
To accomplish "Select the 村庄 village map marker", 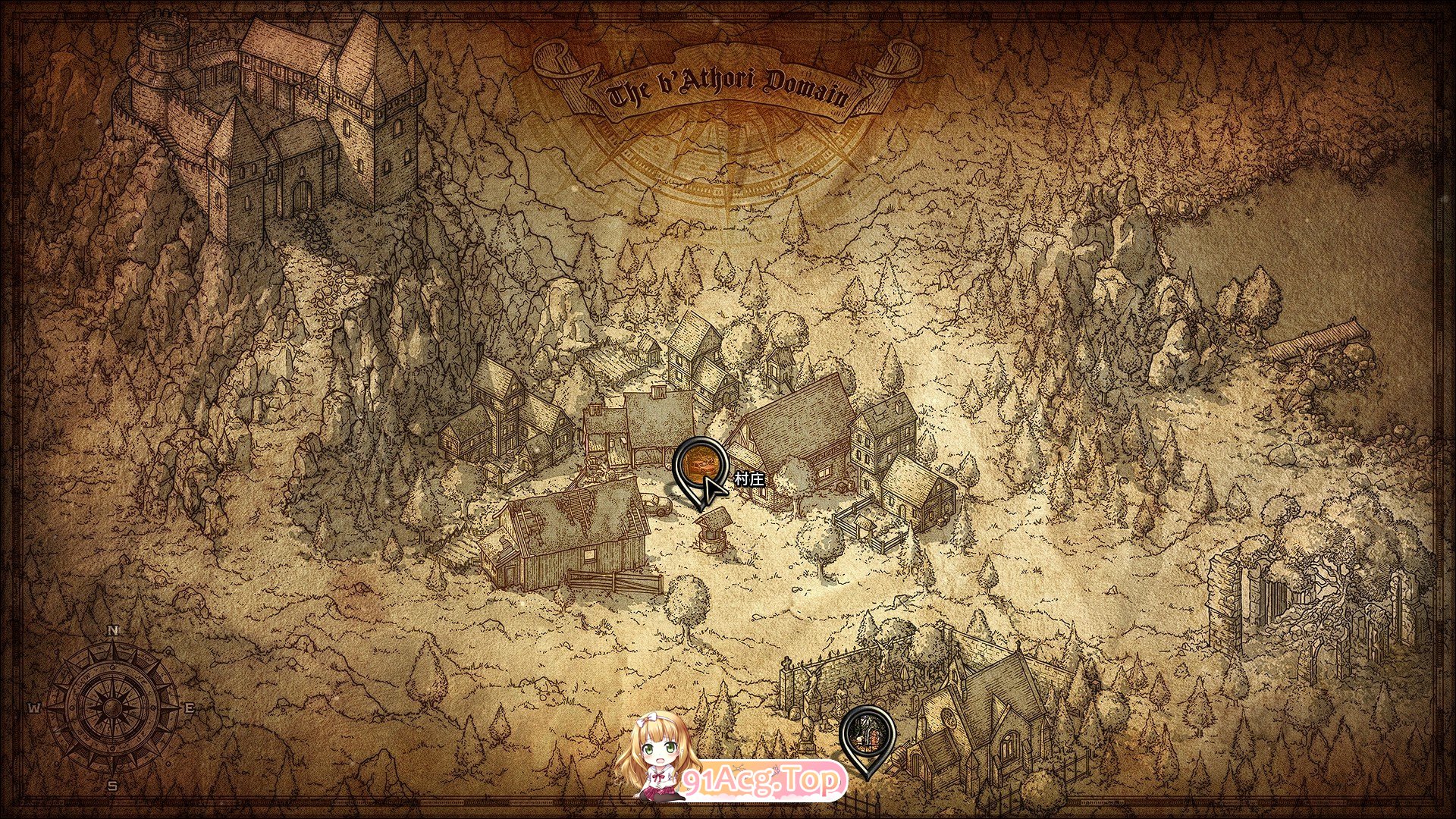I will pyautogui.click(x=699, y=465).
